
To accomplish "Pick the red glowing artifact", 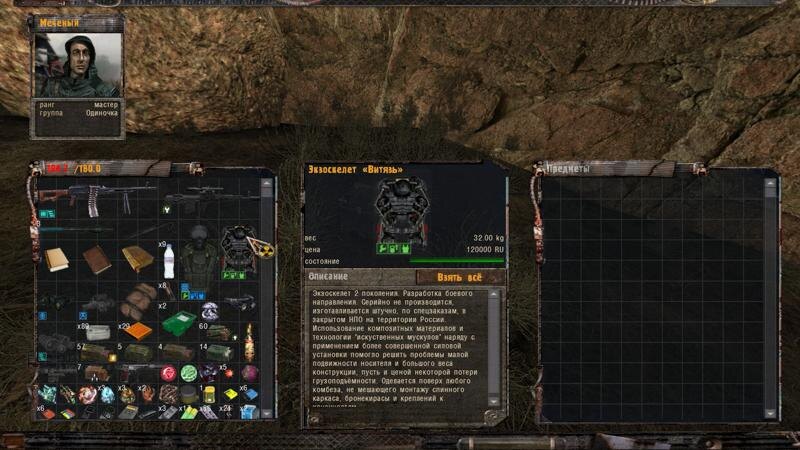I will [x=167, y=374].
